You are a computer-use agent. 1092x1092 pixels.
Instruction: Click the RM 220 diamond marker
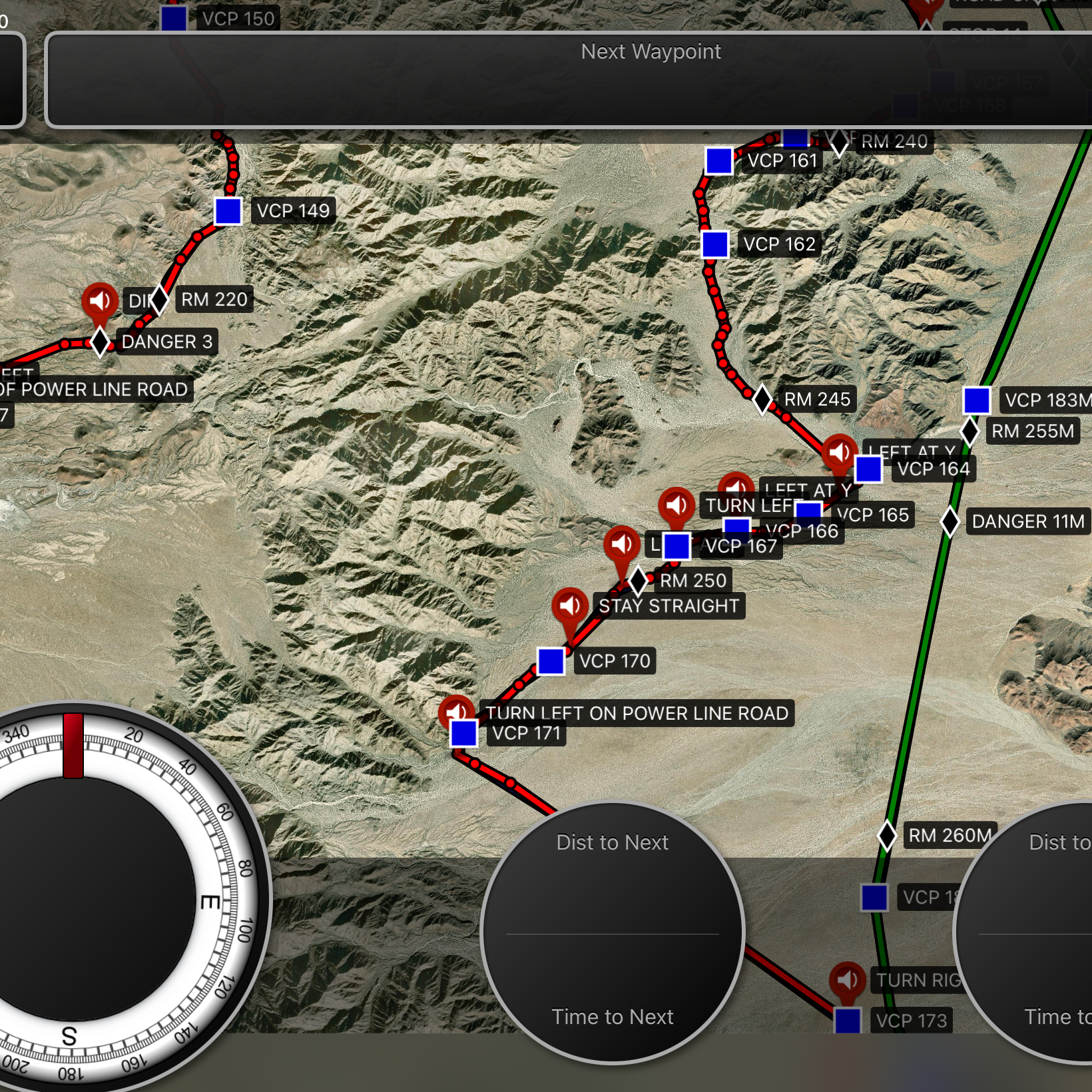159,300
